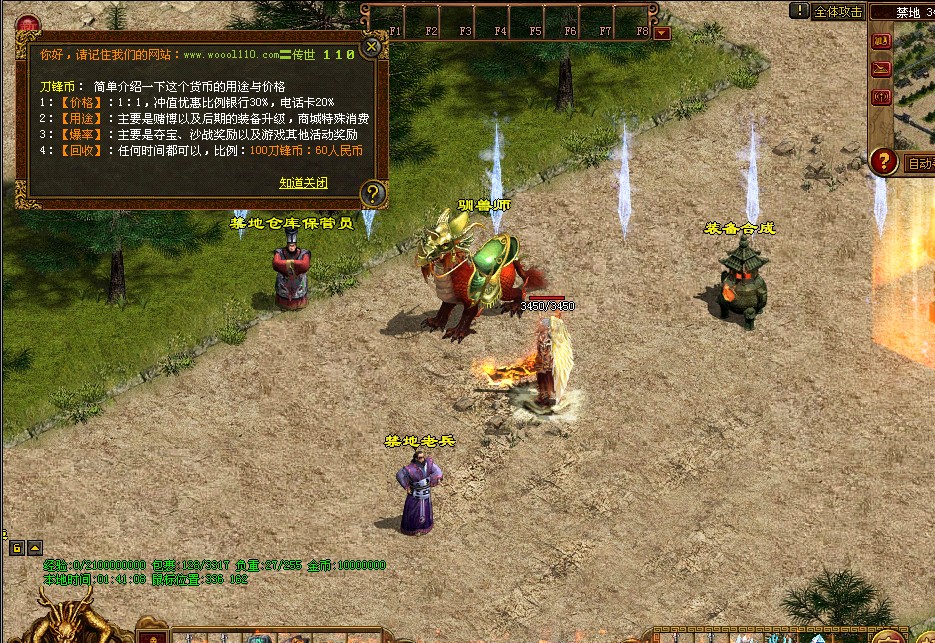Activate the 自动 auto button

919,163
